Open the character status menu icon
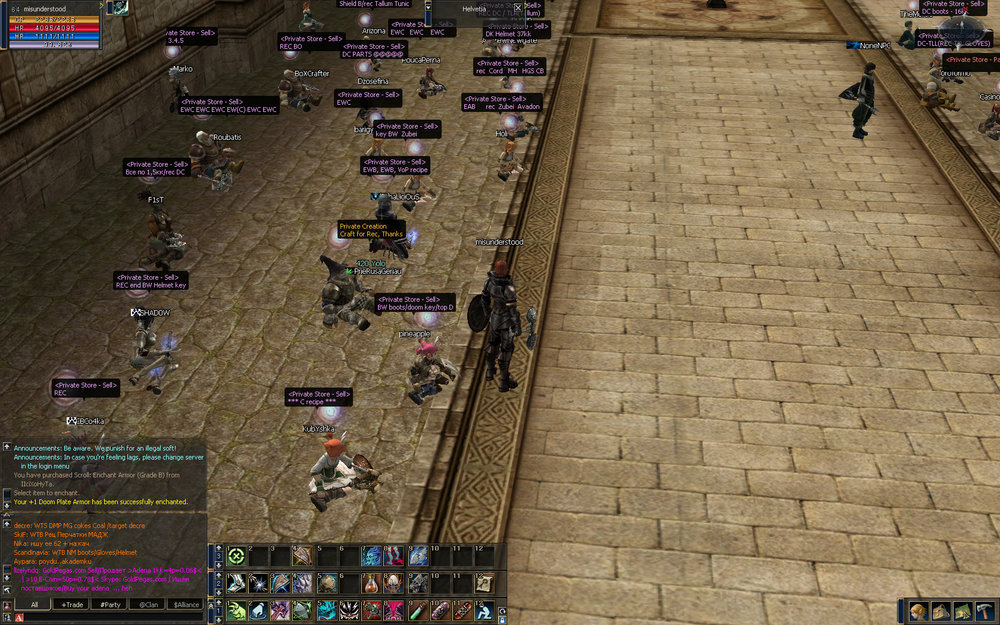This screenshot has width=1000, height=625. pyautogui.click(x=920, y=611)
